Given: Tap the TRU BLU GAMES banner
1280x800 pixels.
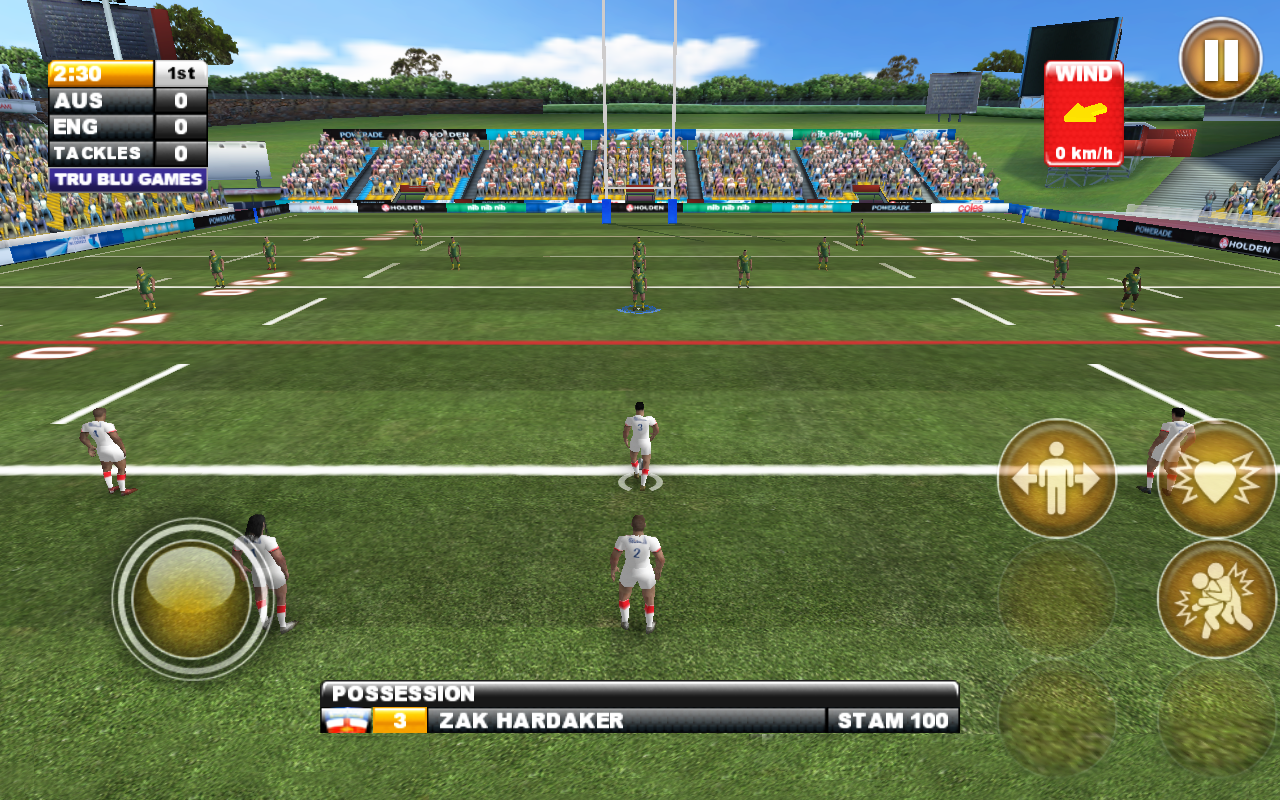Looking at the screenshot, I should pyautogui.click(x=128, y=177).
